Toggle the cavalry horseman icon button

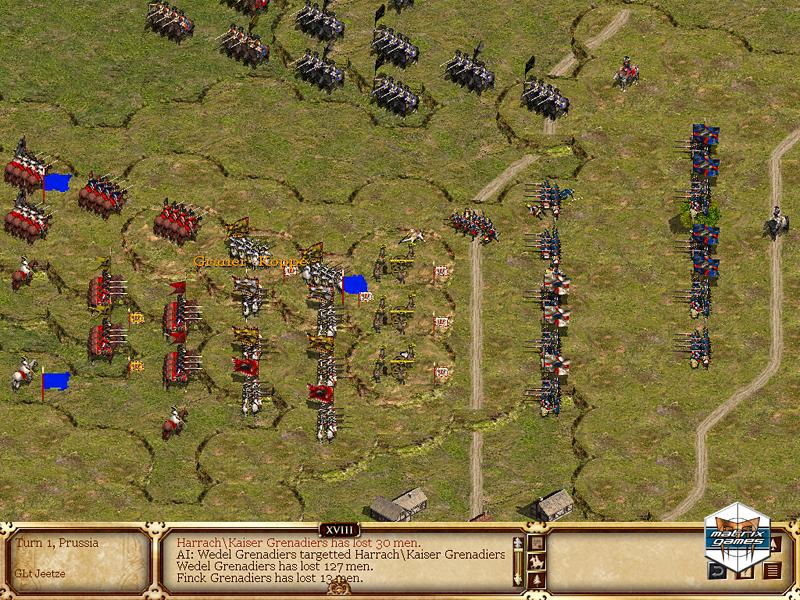pyautogui.click(x=536, y=562)
